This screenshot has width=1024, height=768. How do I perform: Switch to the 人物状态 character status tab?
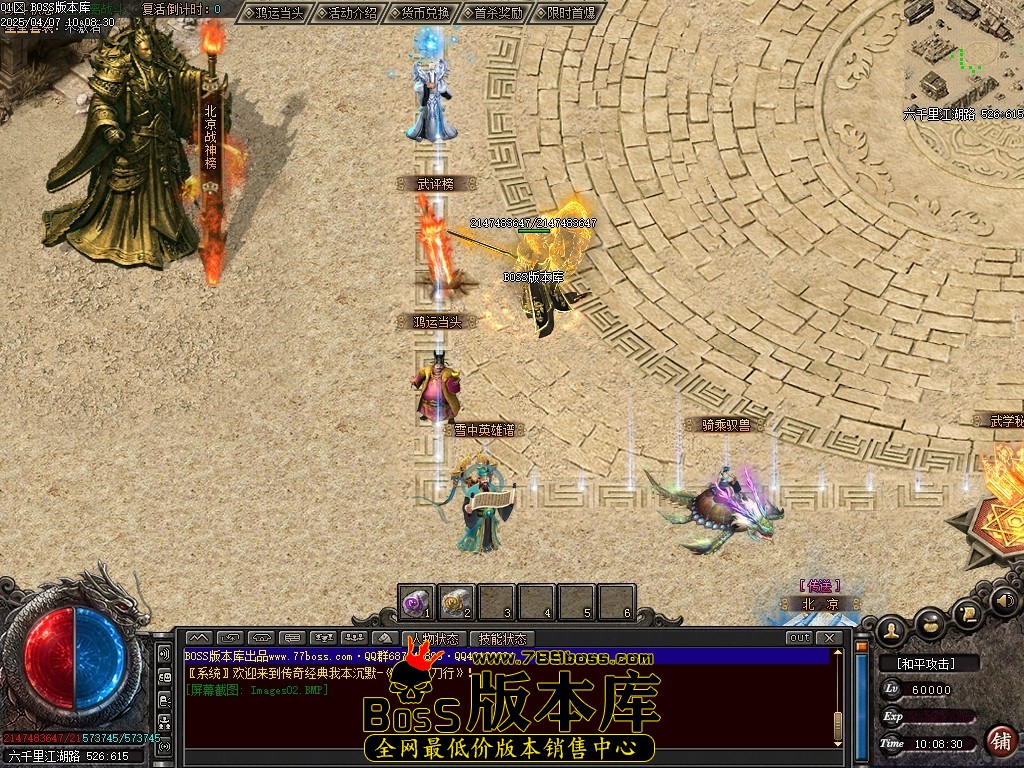[x=434, y=638]
